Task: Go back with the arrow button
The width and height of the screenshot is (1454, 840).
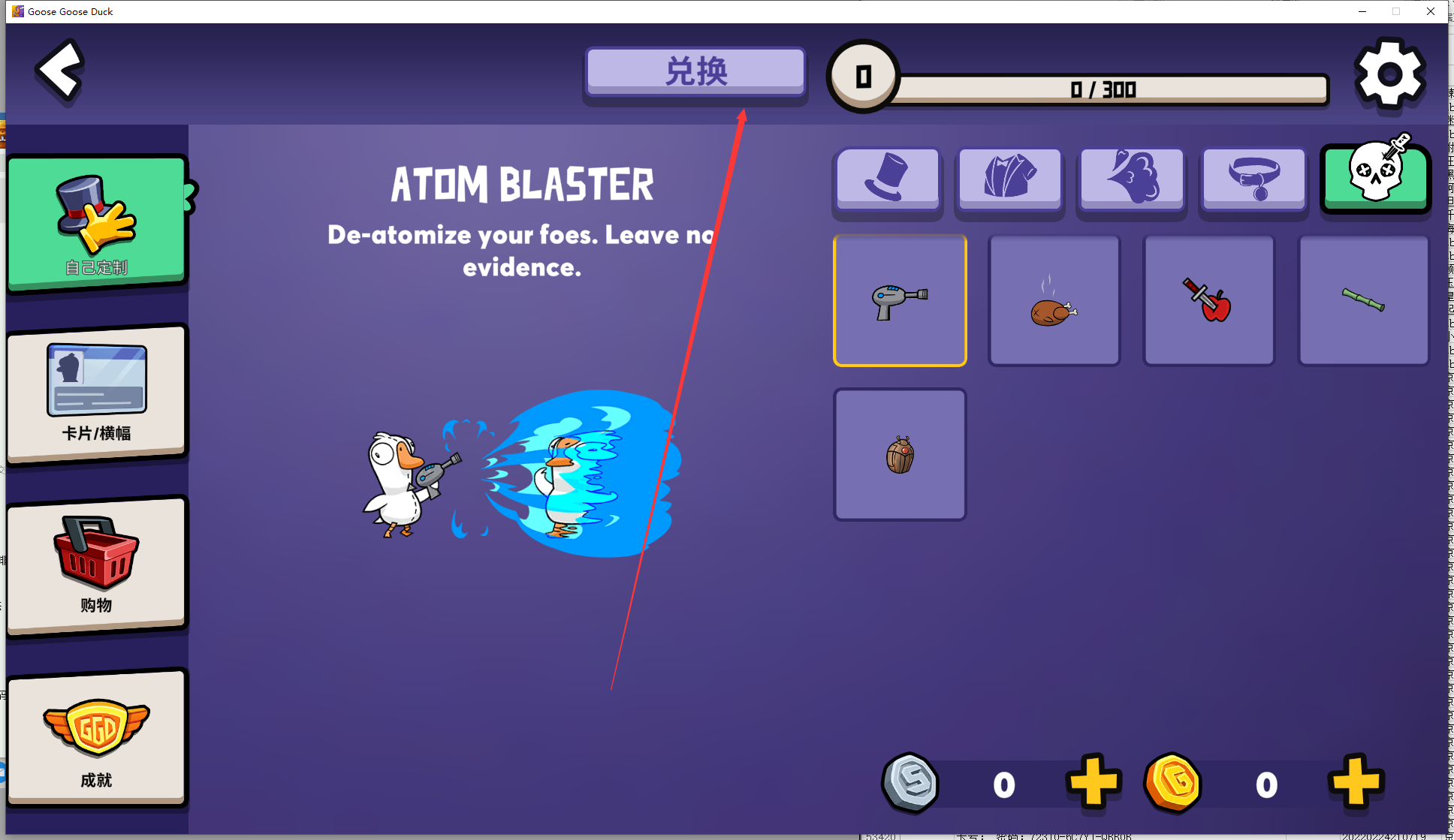Action: pos(60,71)
